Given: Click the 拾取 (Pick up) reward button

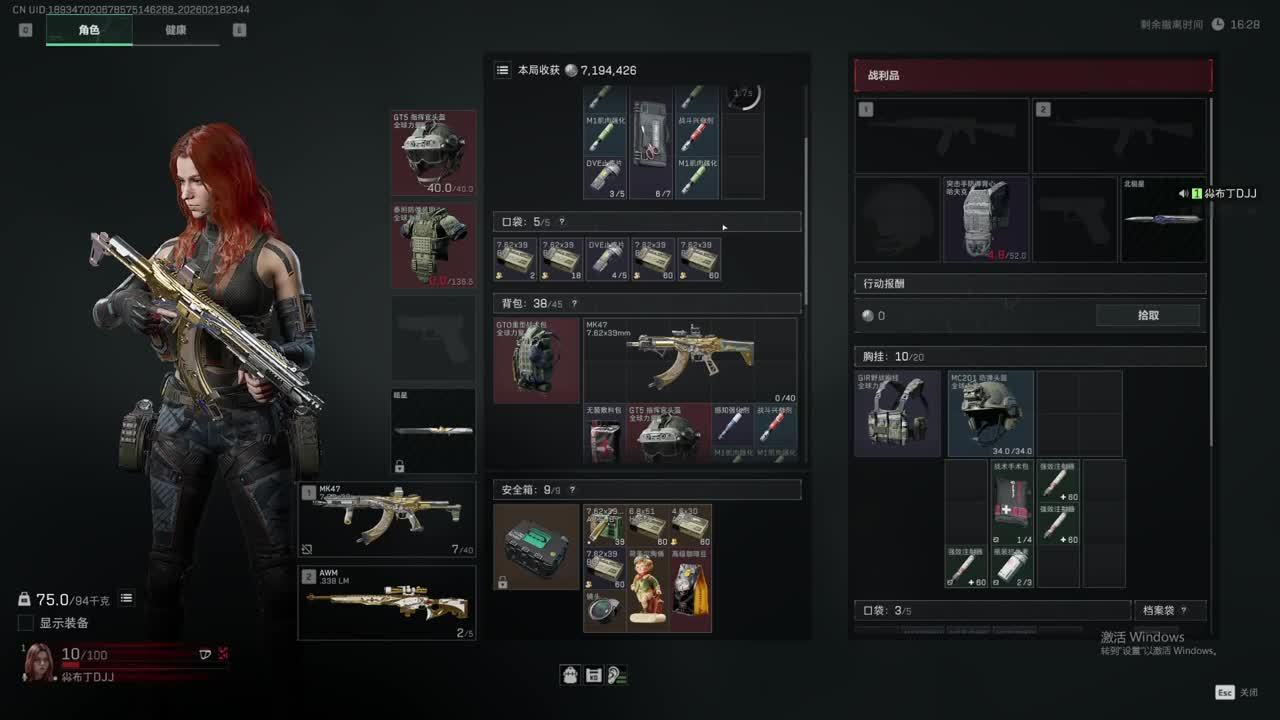Looking at the screenshot, I should pyautogui.click(x=1148, y=315).
